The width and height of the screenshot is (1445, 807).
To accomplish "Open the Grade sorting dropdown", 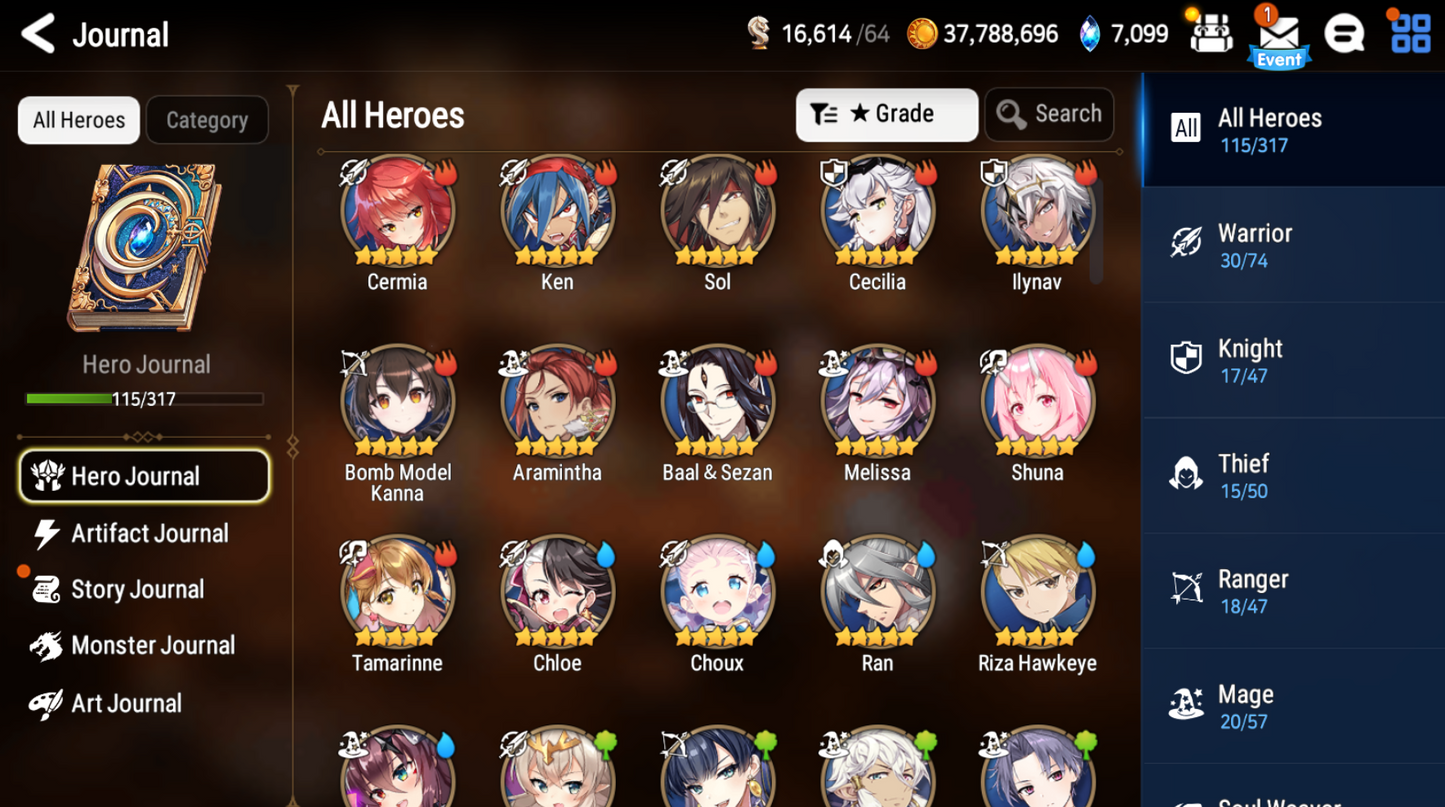I will coord(886,114).
